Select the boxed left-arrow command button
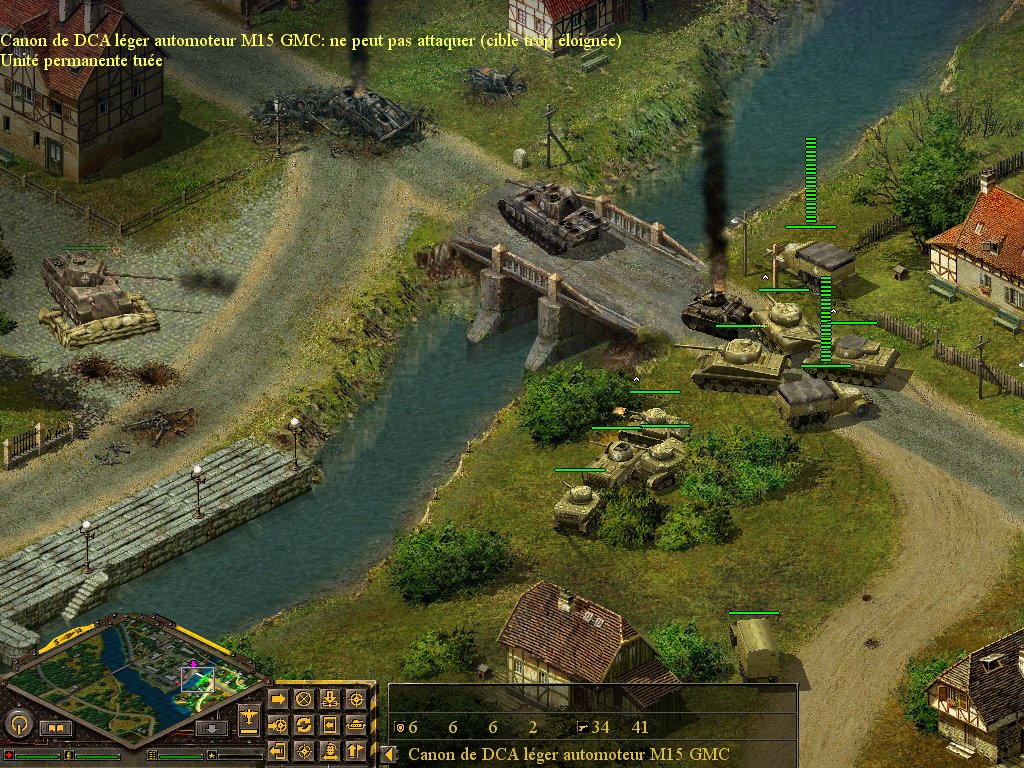The height and width of the screenshot is (768, 1024). [329, 724]
